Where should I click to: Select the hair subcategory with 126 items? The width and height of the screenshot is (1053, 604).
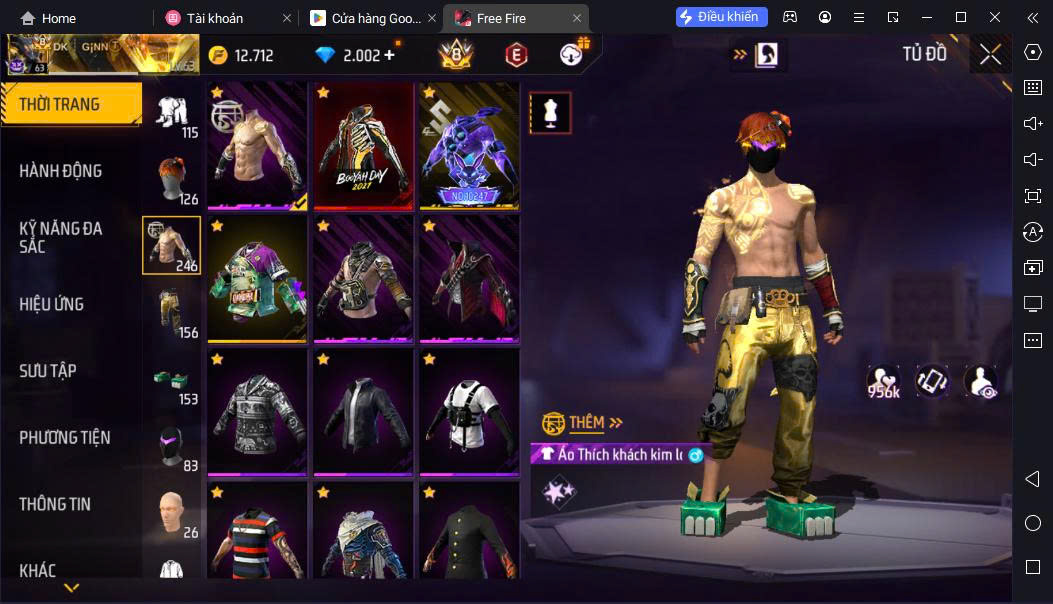(x=172, y=180)
